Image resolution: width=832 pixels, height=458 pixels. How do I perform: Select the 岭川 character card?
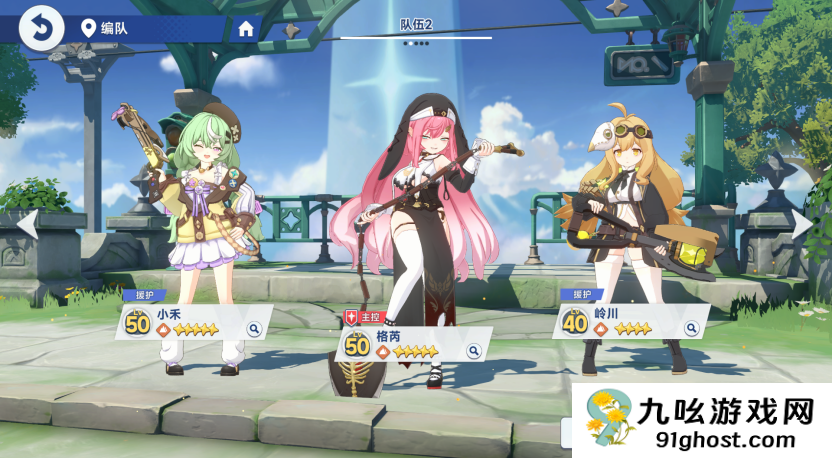pyautogui.click(x=625, y=323)
